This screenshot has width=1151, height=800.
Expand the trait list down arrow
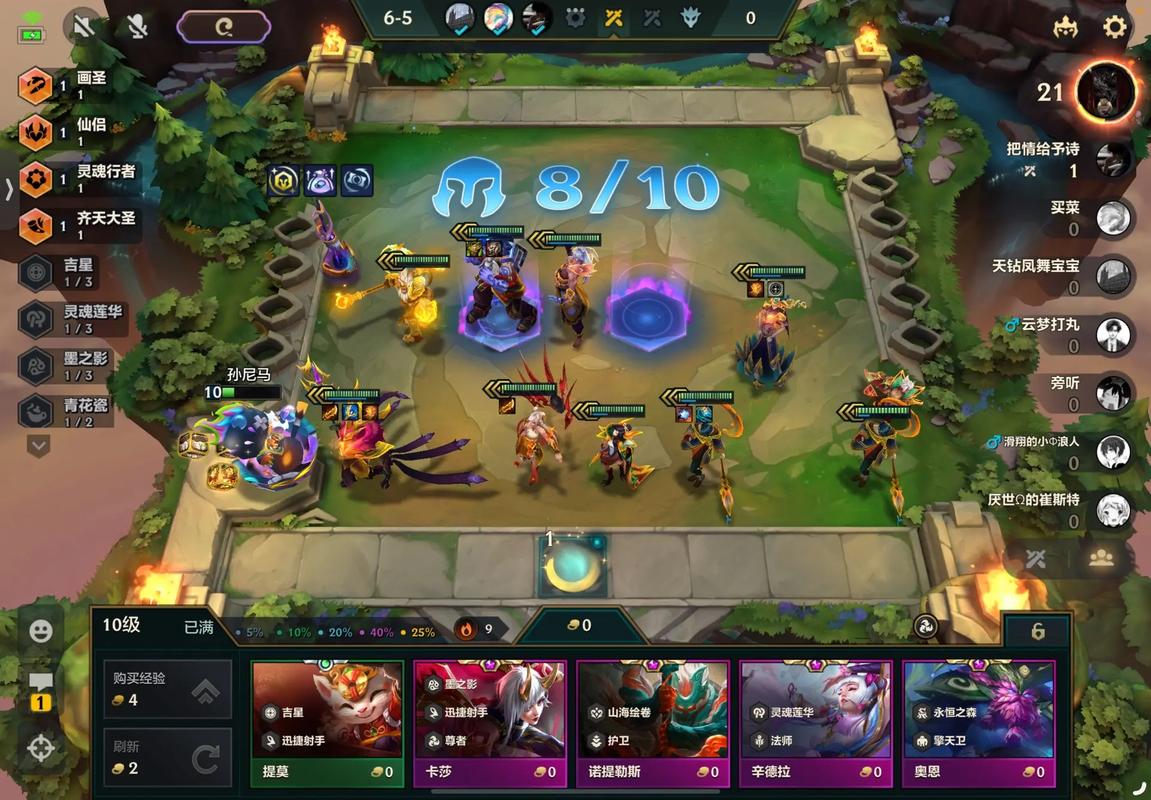pyautogui.click(x=38, y=445)
